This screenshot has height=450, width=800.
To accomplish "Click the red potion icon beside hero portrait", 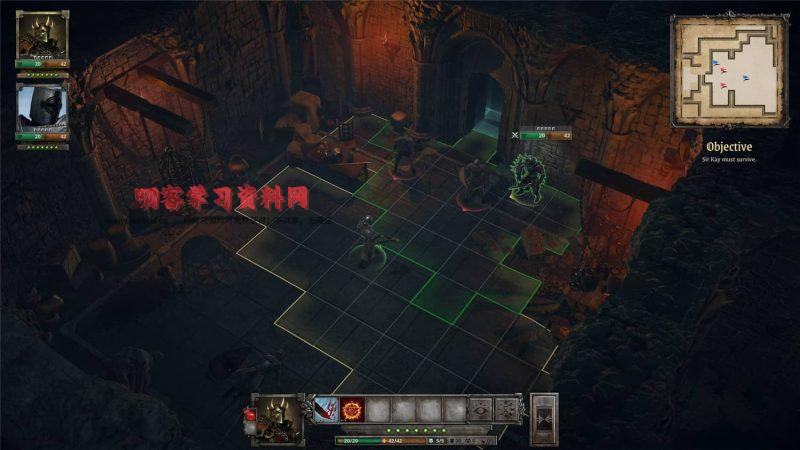I will coord(249,415).
